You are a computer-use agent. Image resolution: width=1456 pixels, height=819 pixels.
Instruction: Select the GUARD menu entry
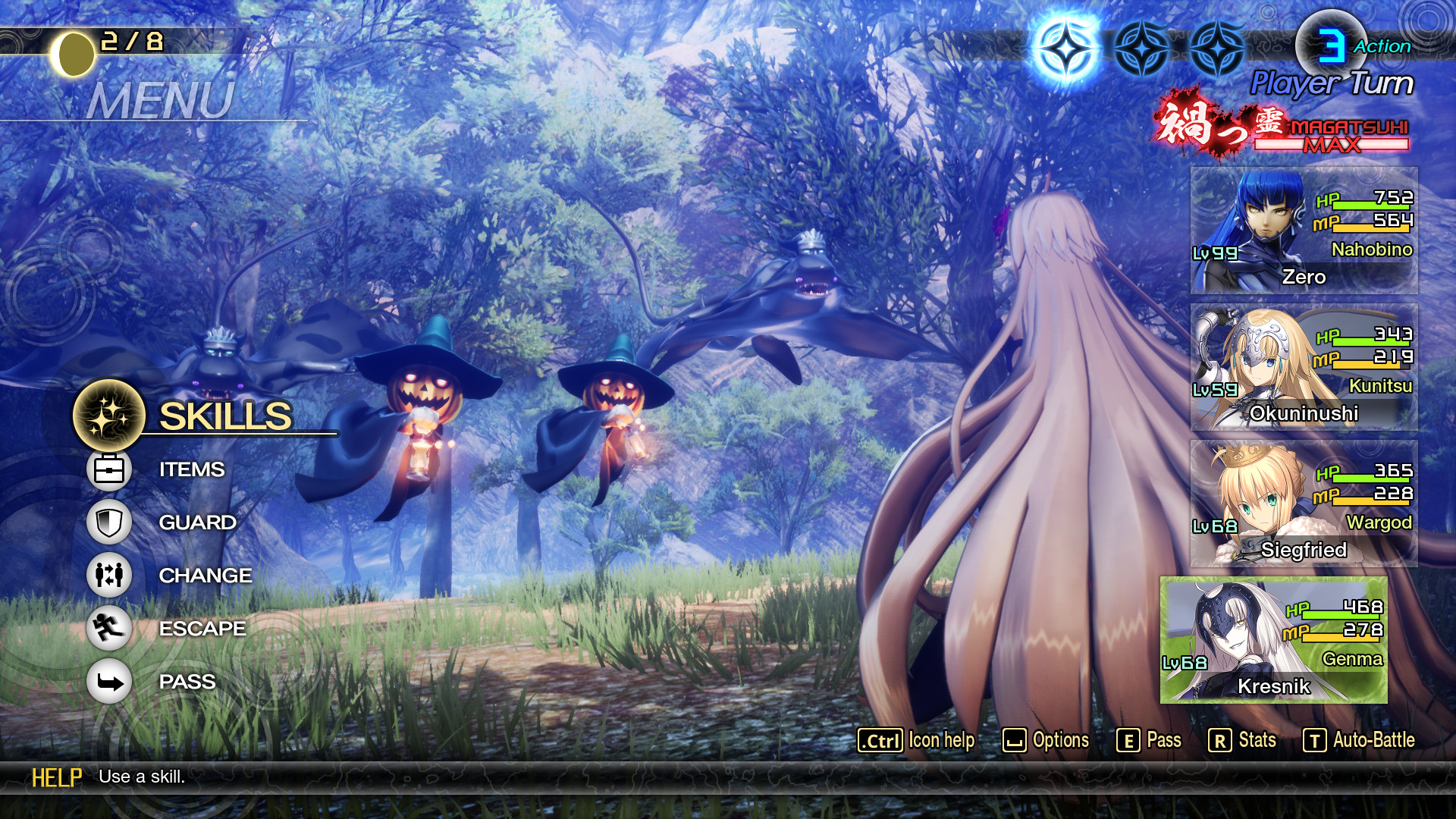tap(196, 522)
